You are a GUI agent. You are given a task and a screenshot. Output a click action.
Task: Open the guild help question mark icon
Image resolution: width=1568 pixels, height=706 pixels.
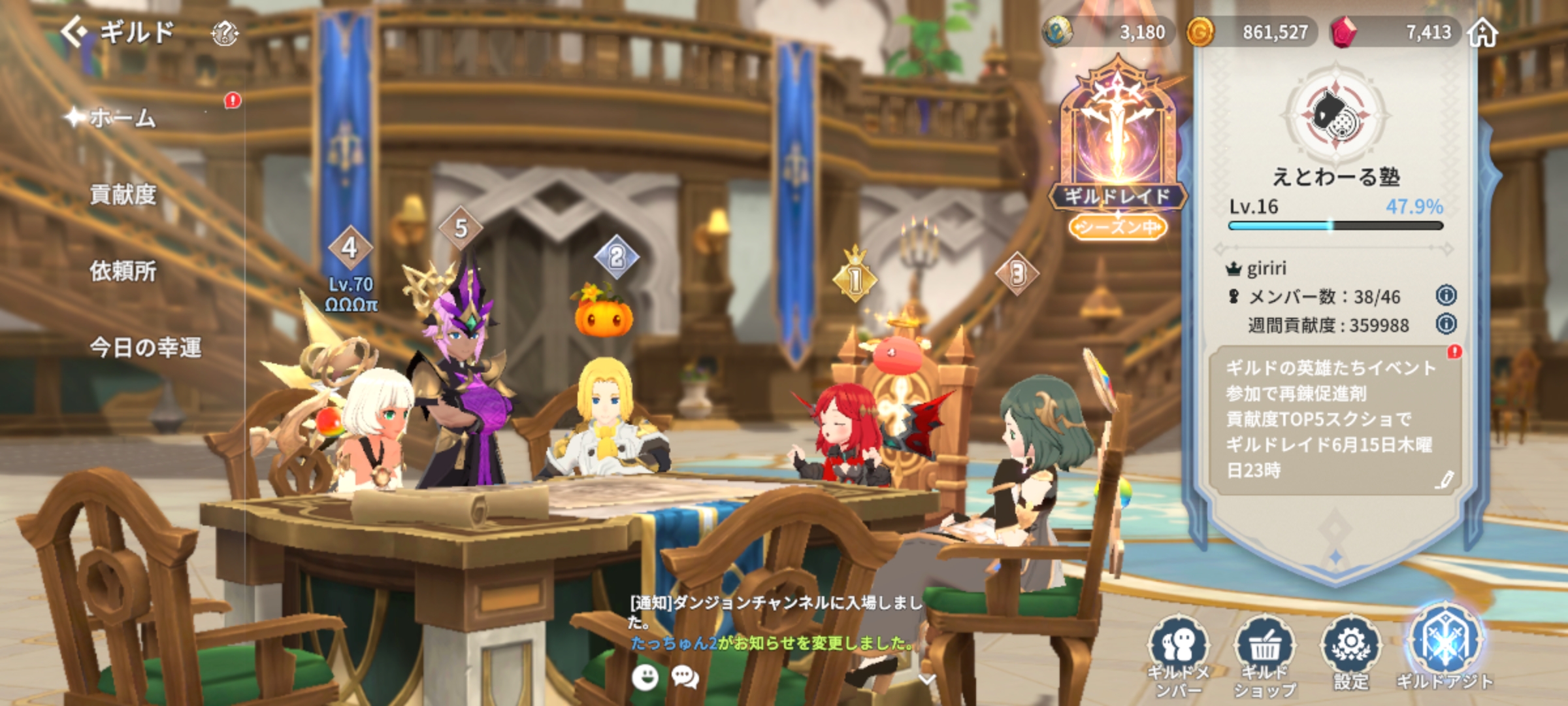(x=225, y=33)
